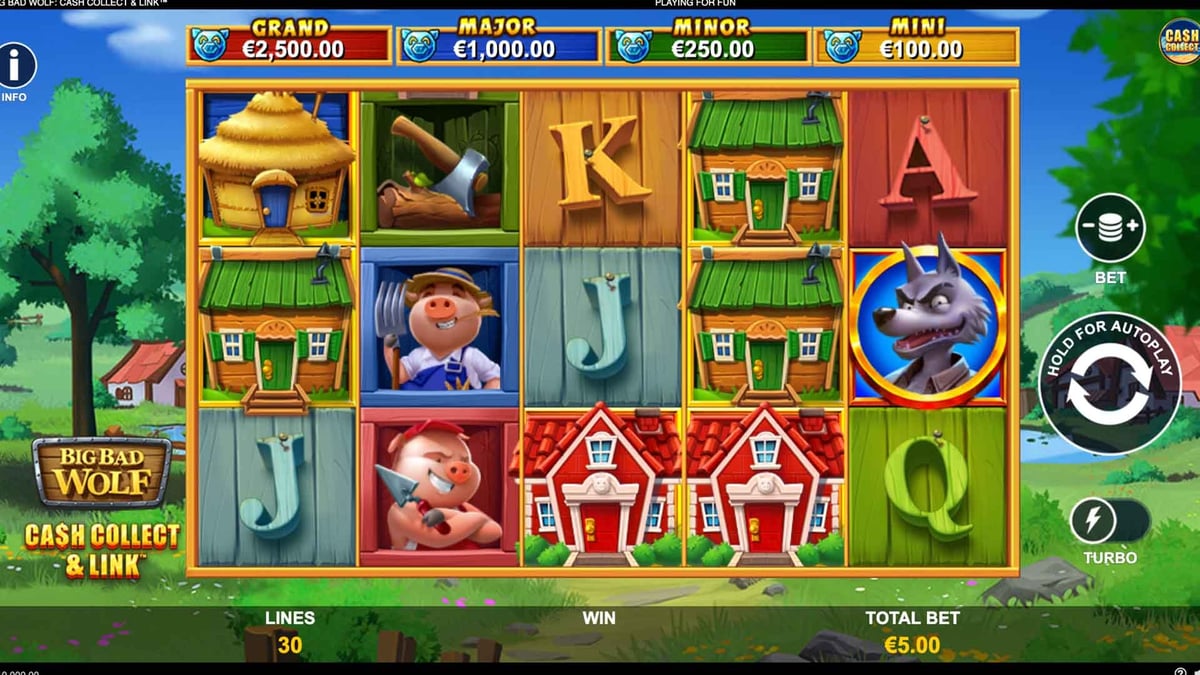Click the Cash Collect badge icon
Image resolution: width=1200 pixels, height=675 pixels.
coord(1180,42)
